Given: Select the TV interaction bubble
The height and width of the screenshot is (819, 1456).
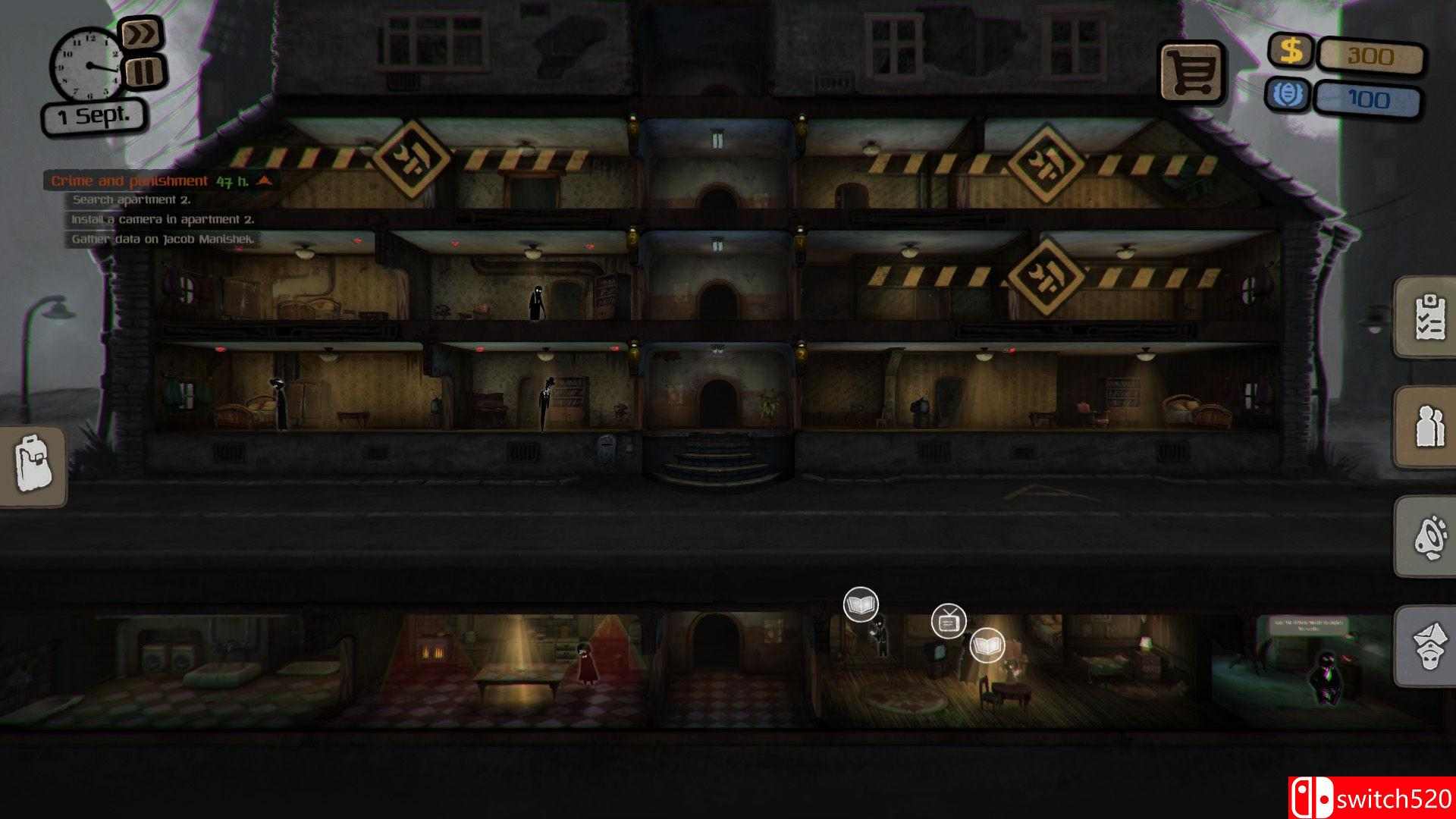Looking at the screenshot, I should pyautogui.click(x=949, y=622).
